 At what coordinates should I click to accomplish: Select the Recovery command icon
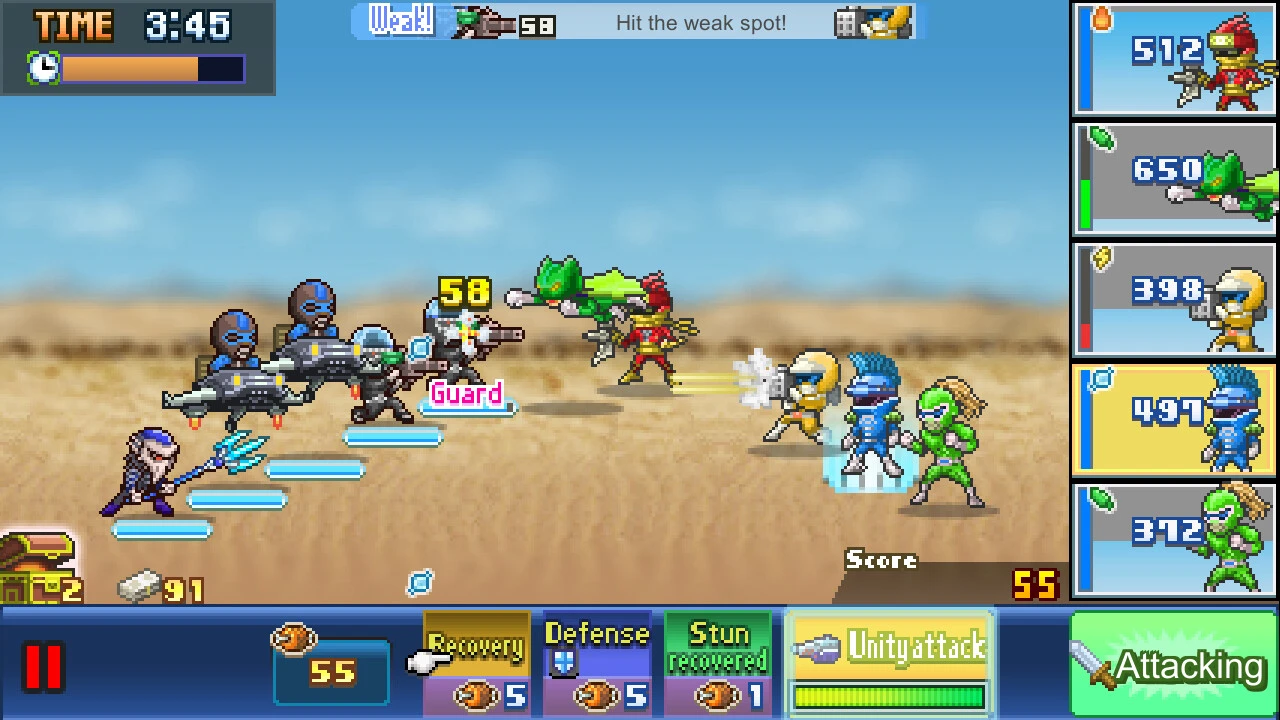click(477, 660)
